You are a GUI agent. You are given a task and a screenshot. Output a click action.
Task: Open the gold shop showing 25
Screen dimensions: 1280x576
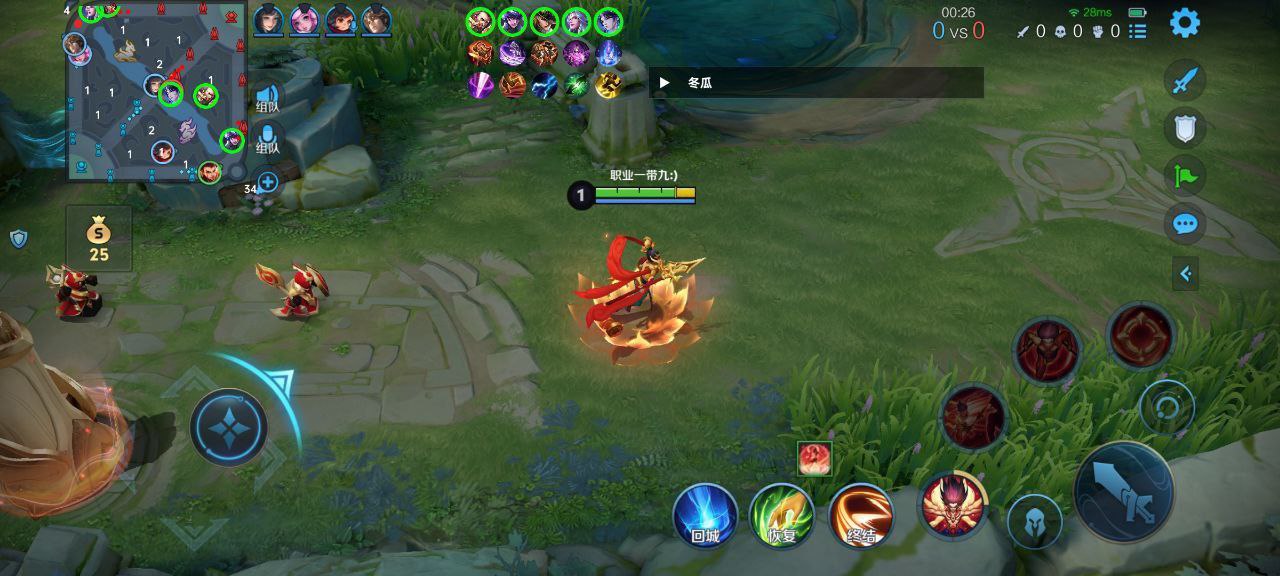(98, 240)
